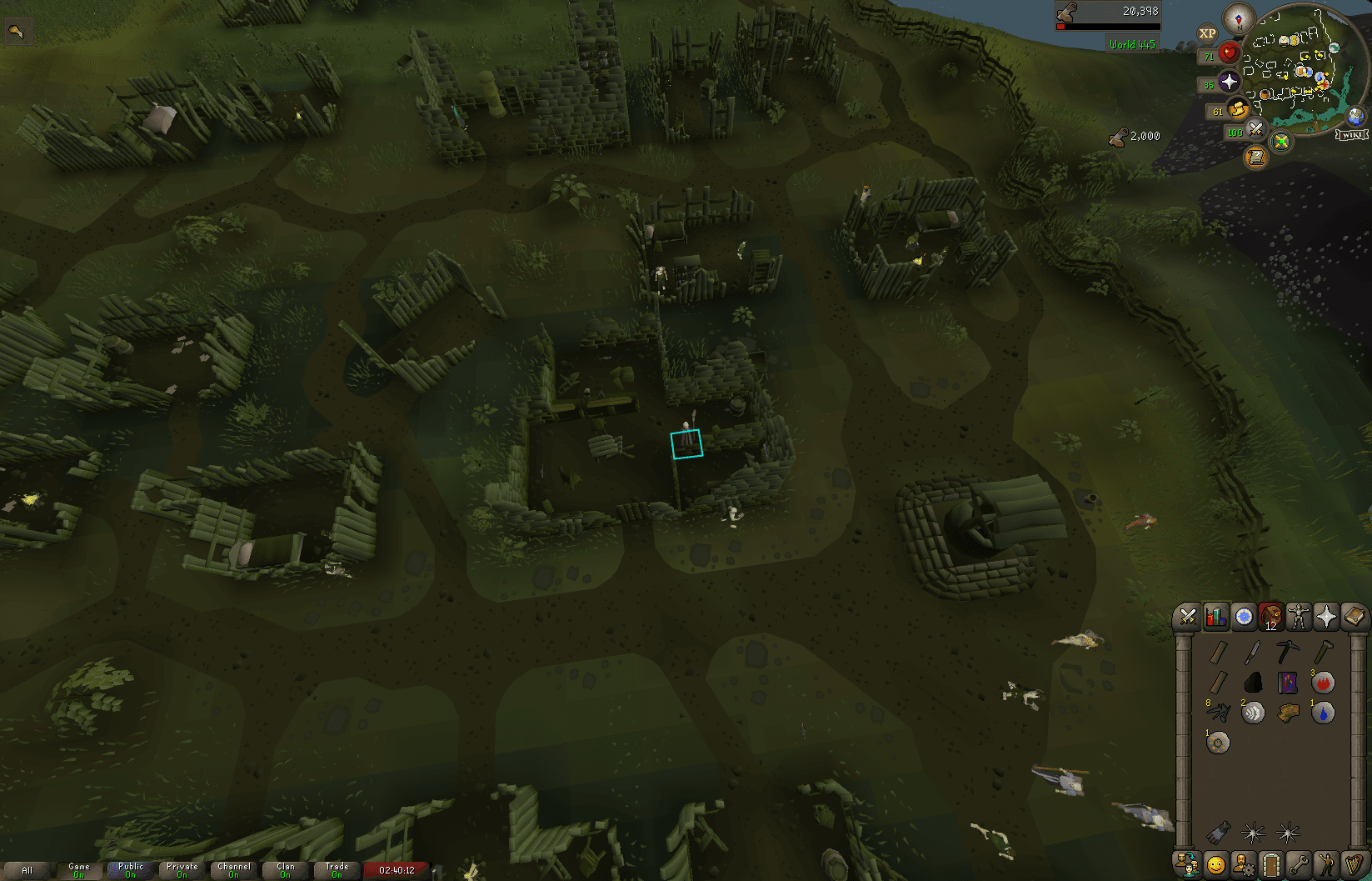This screenshot has height=881, width=1372.
Task: Open the Inventory tab
Action: 1271,618
